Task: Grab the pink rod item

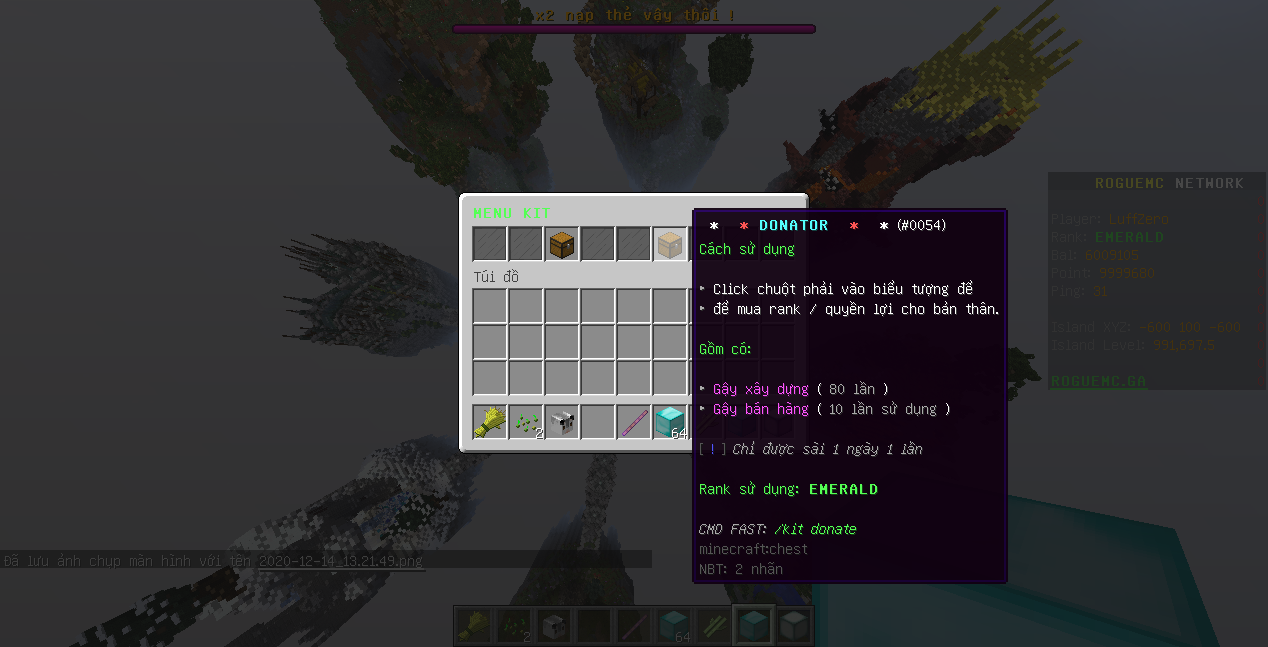Action: click(x=634, y=422)
